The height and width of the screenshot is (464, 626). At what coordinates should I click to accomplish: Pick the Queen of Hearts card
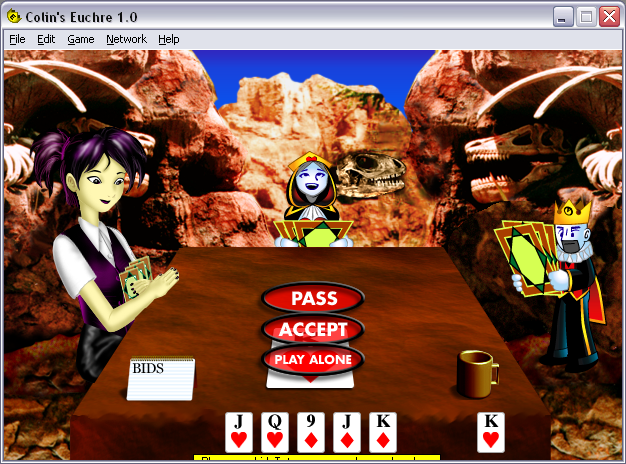point(275,432)
